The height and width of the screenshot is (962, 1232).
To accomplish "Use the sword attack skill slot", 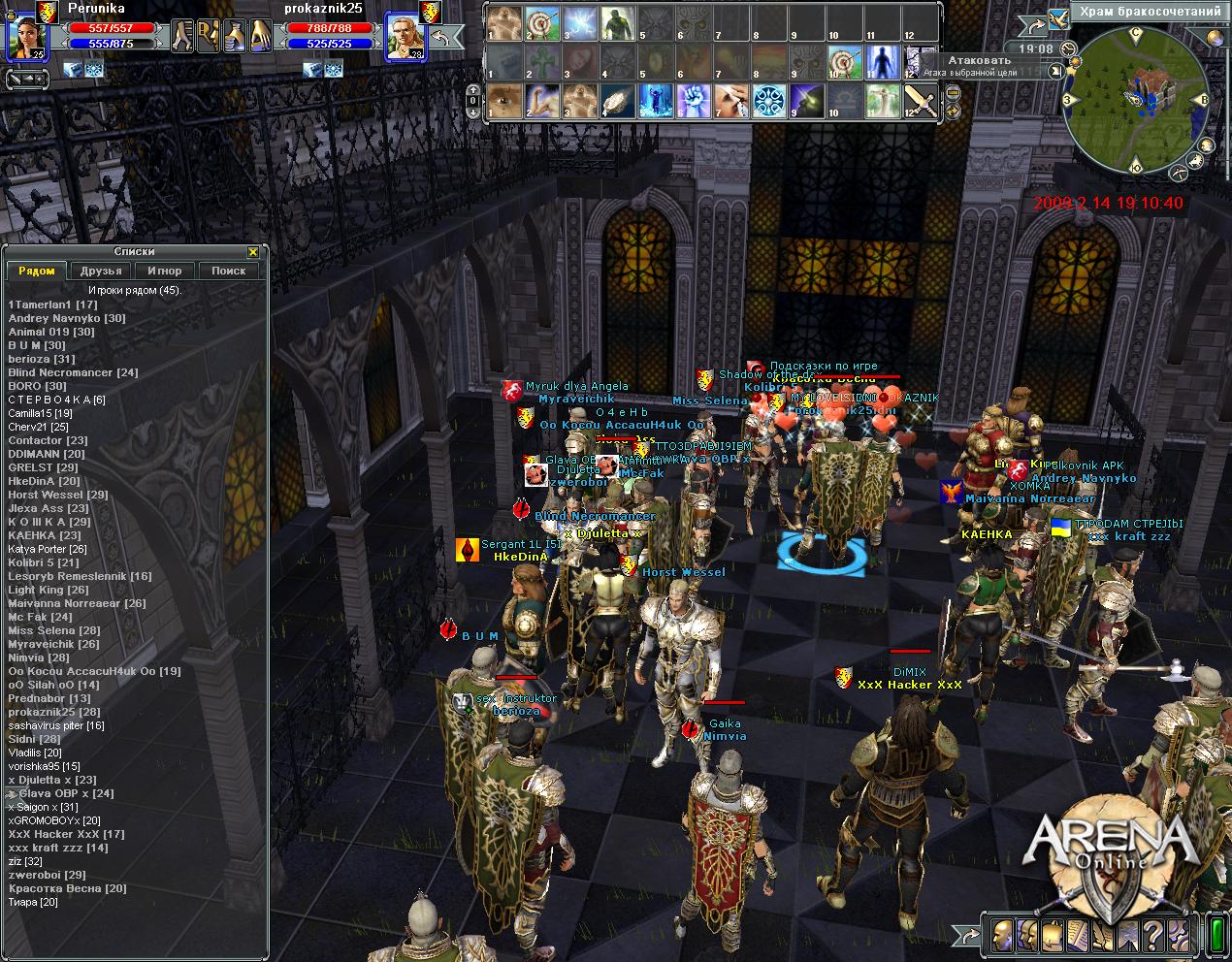I will 921,100.
